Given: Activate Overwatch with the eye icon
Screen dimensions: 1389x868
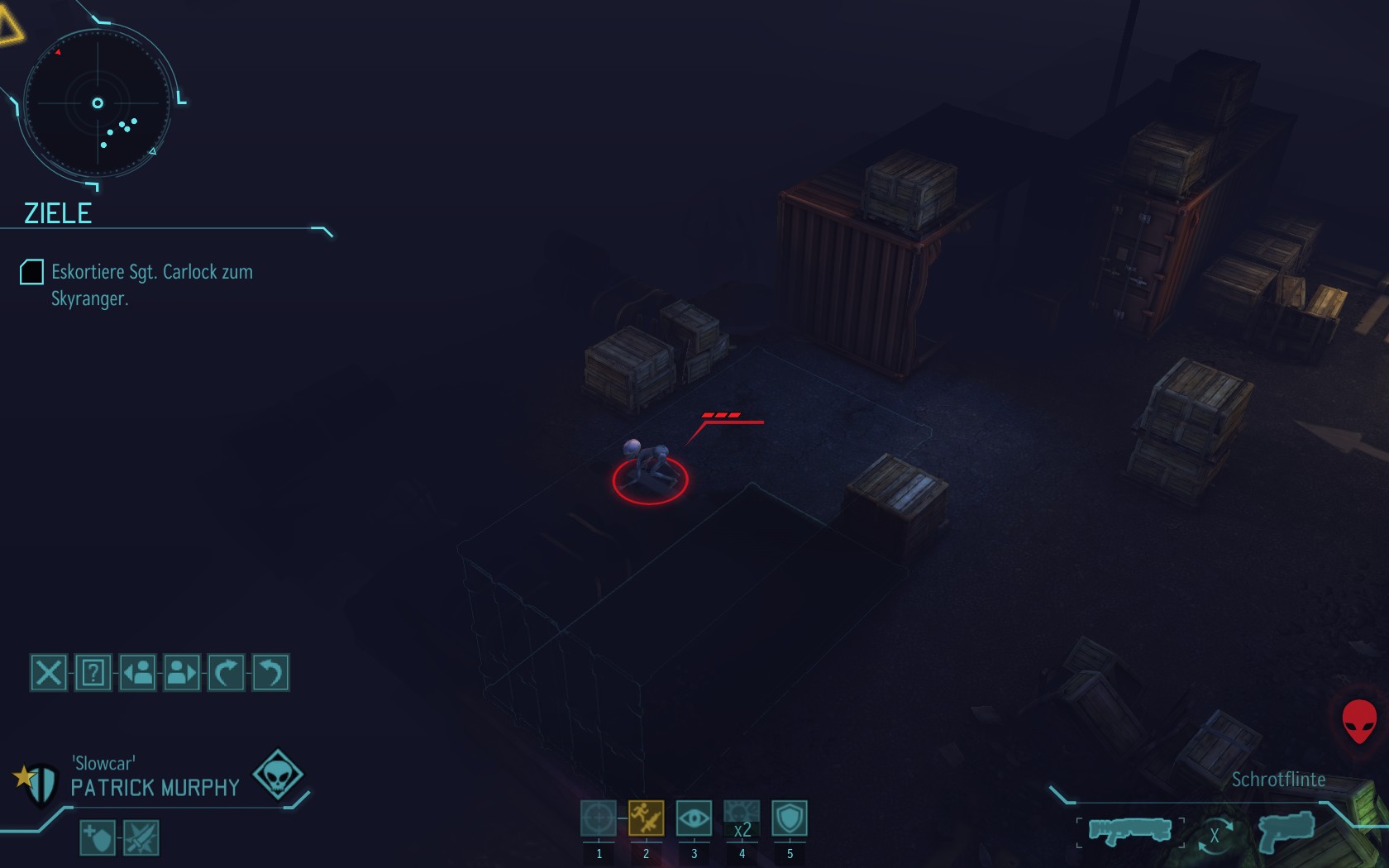Looking at the screenshot, I should (x=694, y=818).
